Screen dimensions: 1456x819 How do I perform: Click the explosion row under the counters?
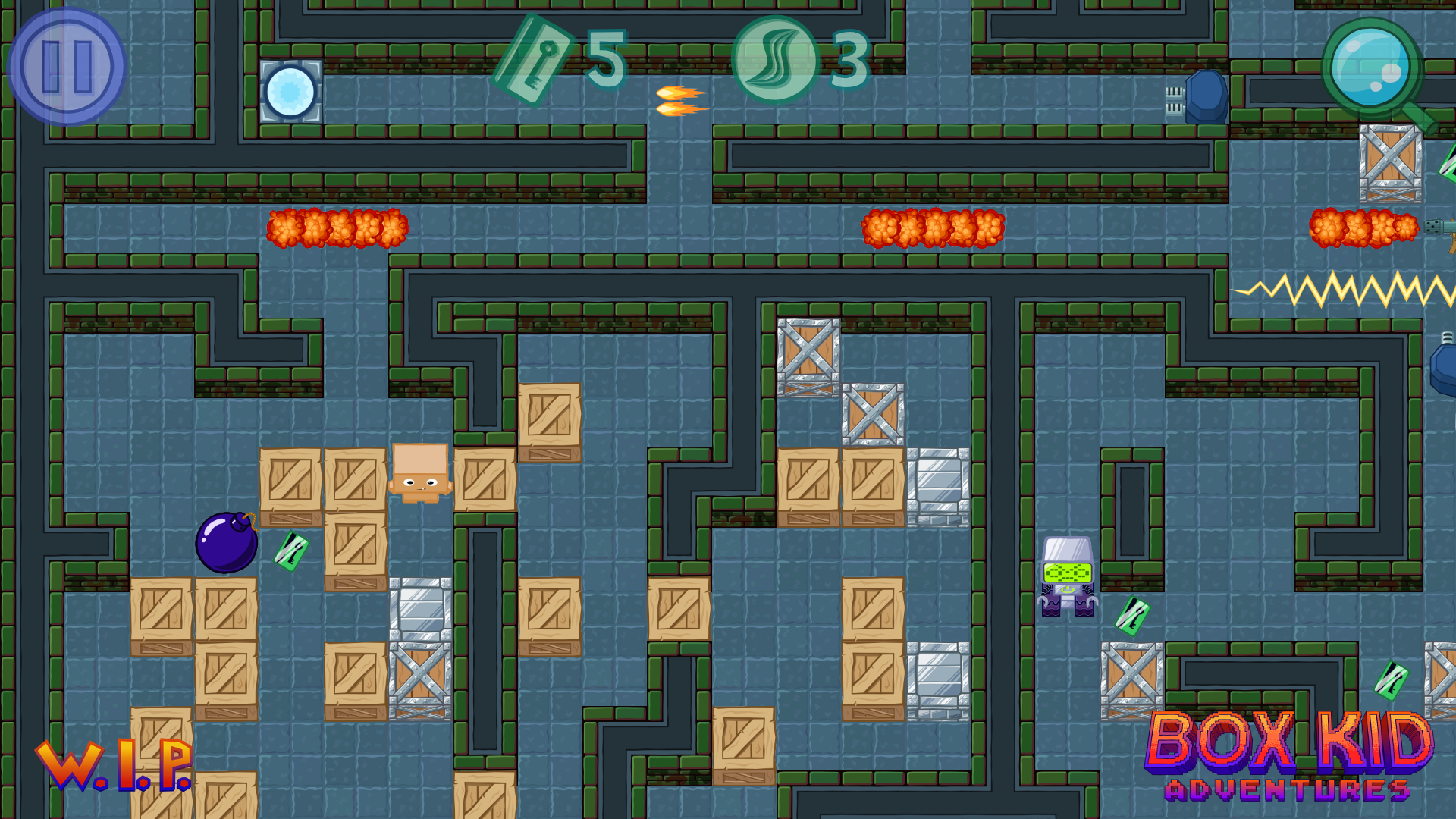[933, 227]
